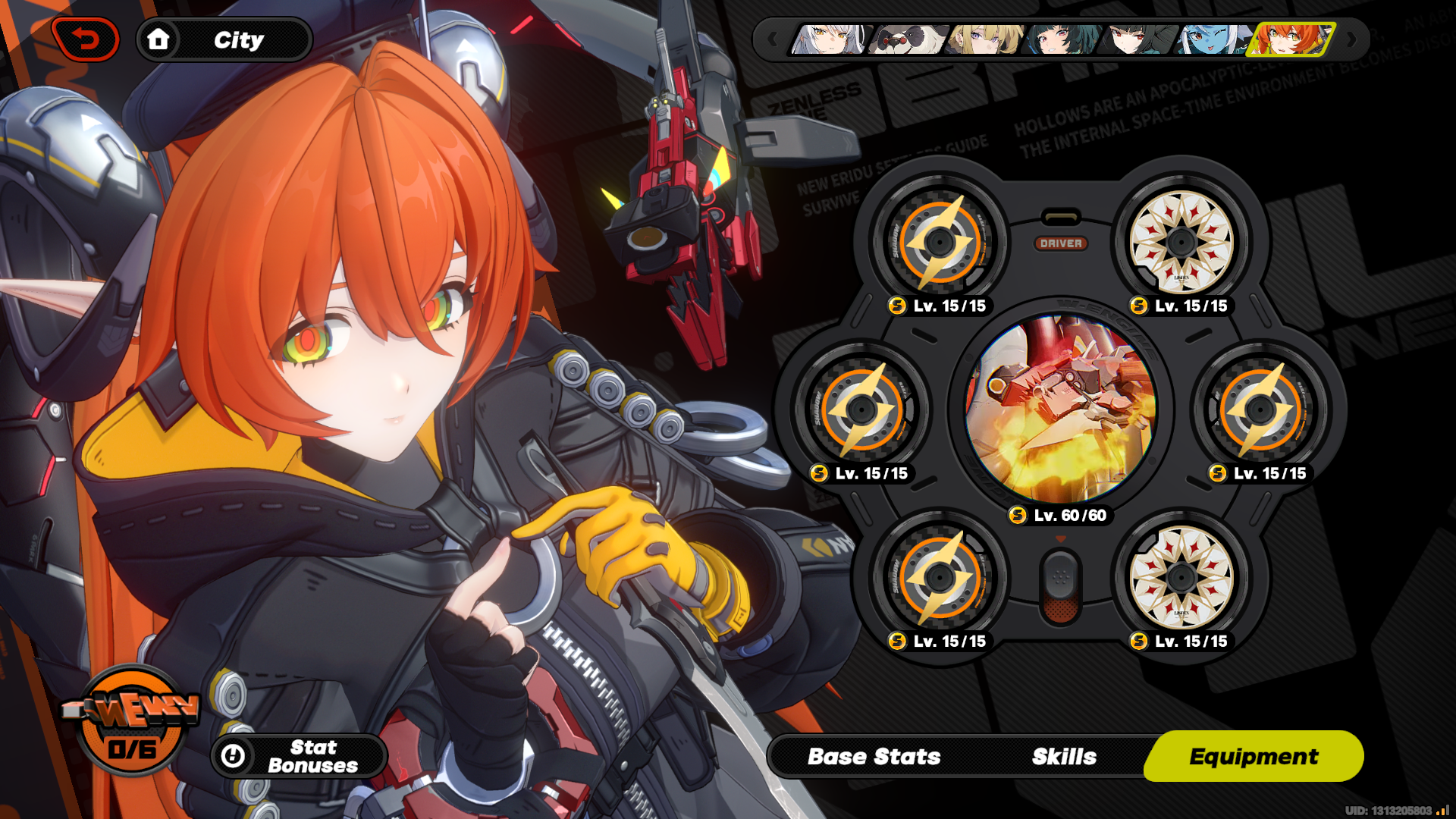
Task: Choose the panda bear agent portrait
Action: [x=907, y=39]
